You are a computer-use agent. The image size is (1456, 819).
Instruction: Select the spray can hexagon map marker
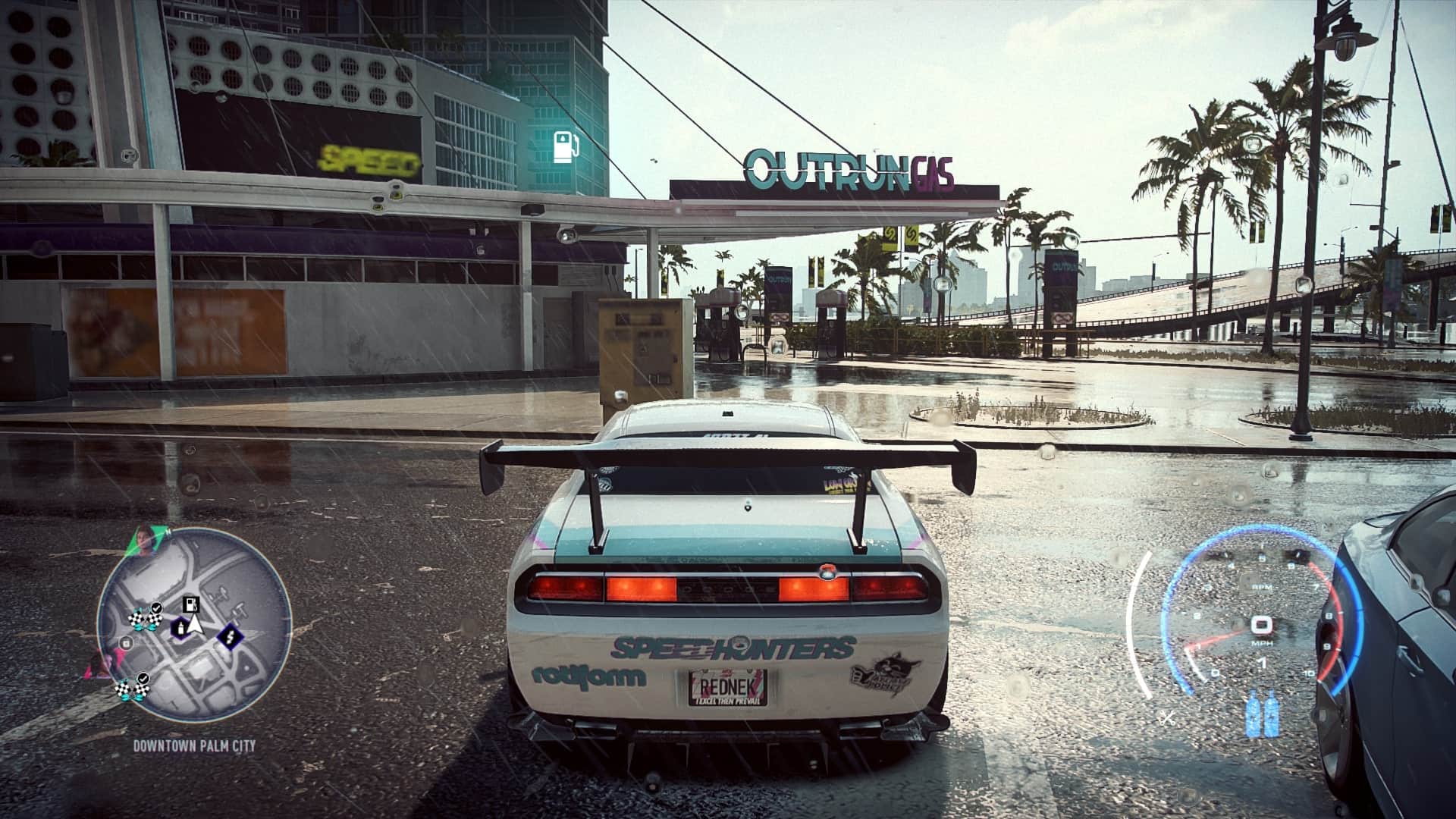[x=180, y=627]
